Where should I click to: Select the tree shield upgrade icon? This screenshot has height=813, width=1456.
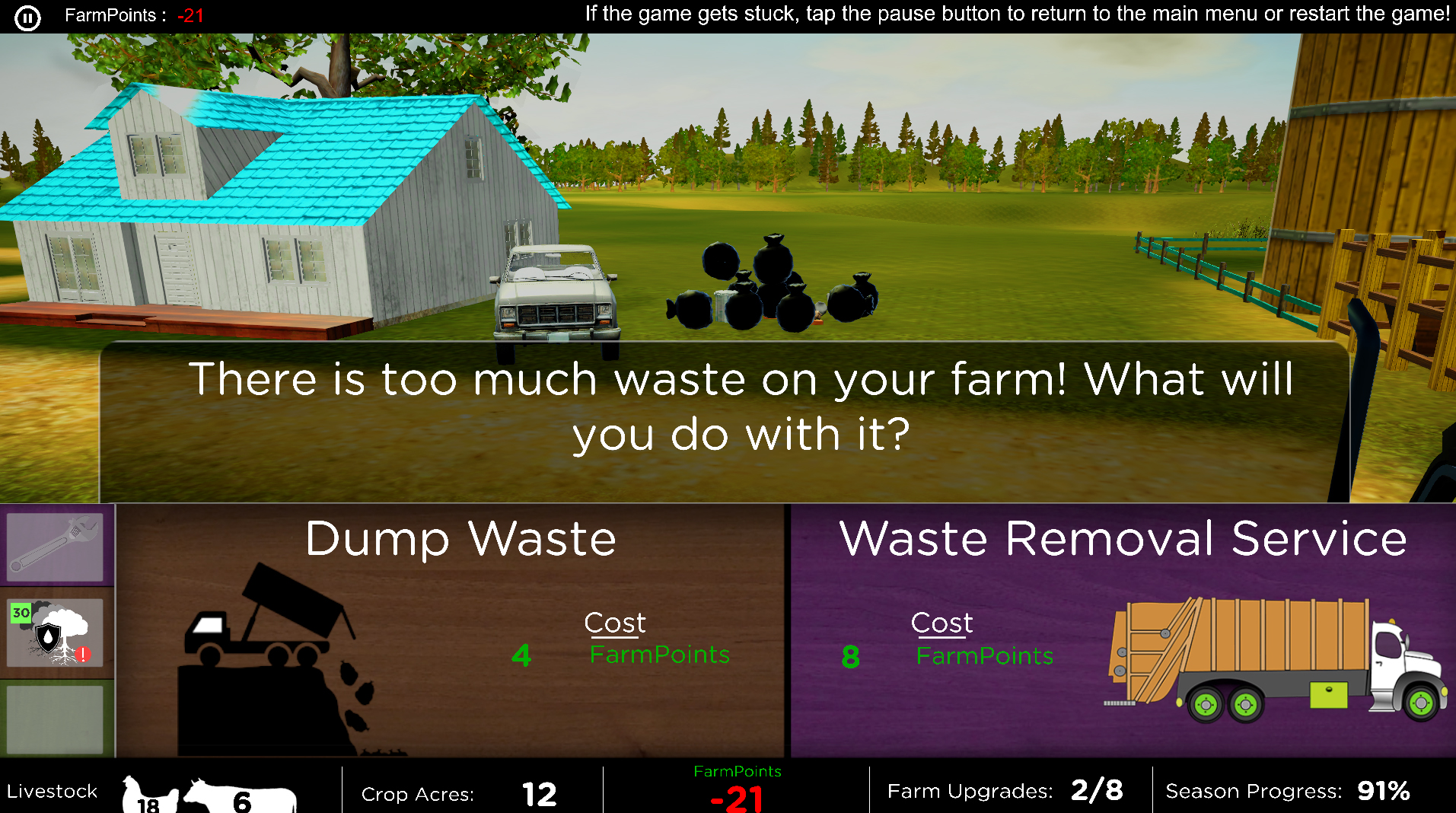coord(56,633)
